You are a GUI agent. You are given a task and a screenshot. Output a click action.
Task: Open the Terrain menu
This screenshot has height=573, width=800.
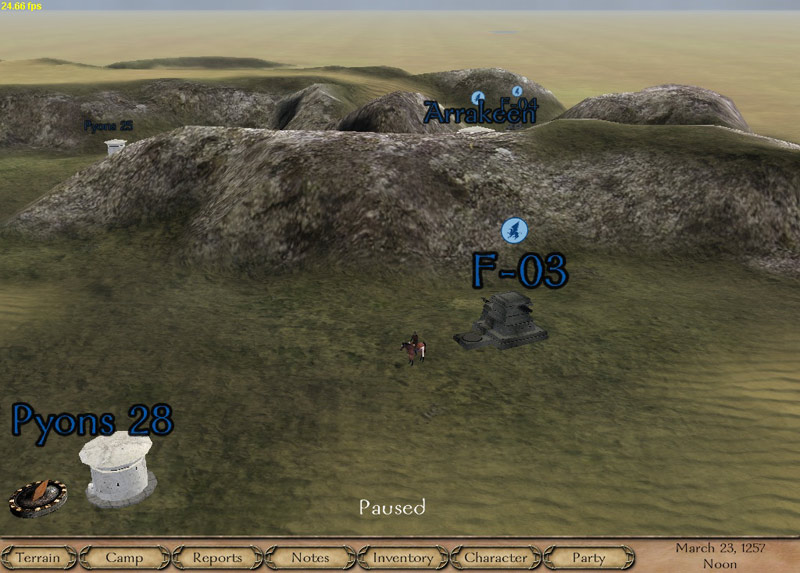38,557
